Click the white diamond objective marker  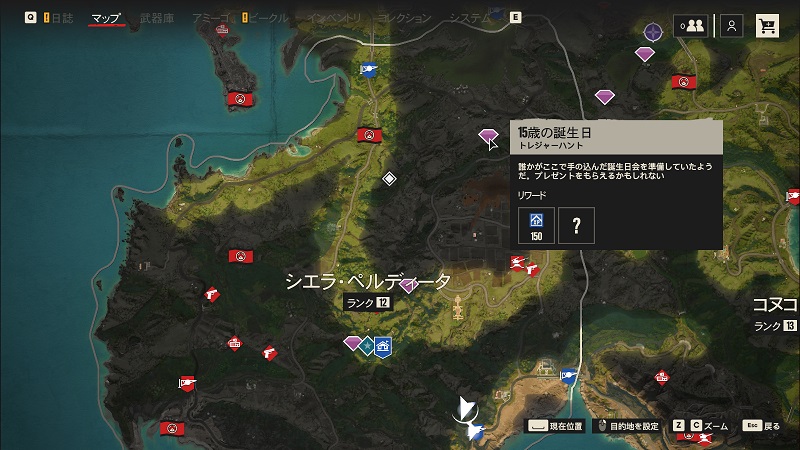pos(390,178)
